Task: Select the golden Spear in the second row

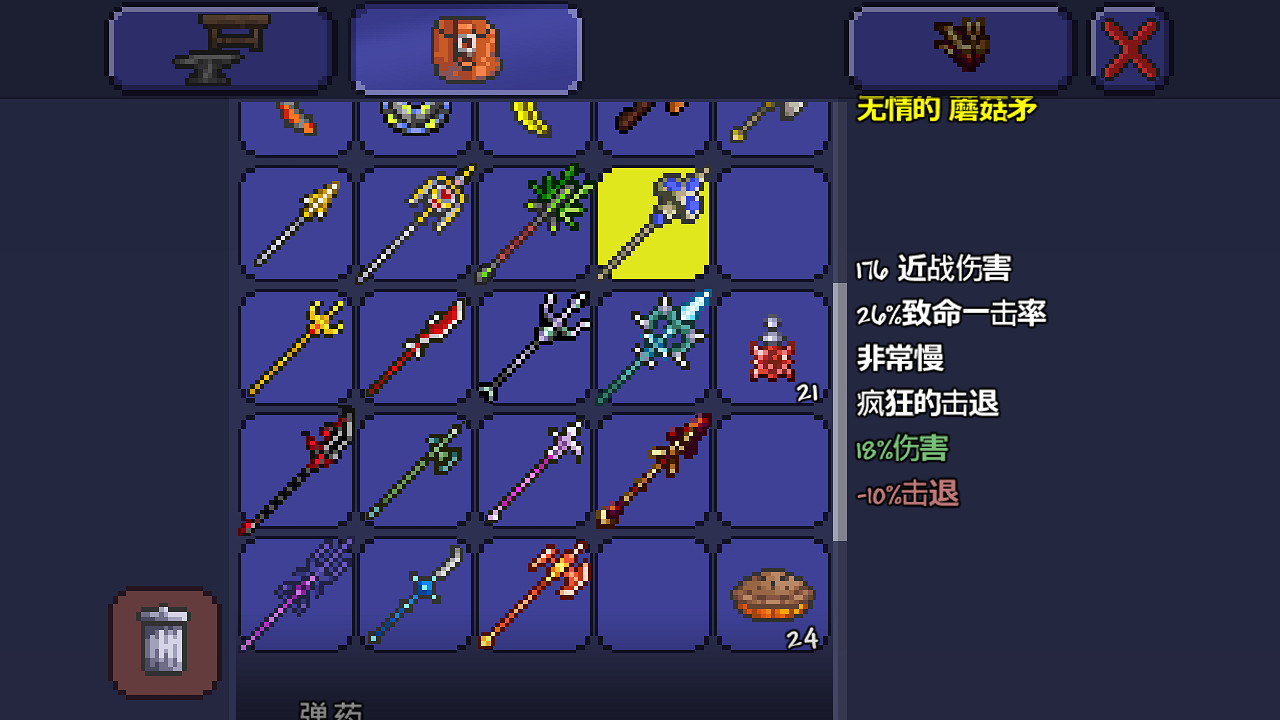Action: click(x=295, y=222)
